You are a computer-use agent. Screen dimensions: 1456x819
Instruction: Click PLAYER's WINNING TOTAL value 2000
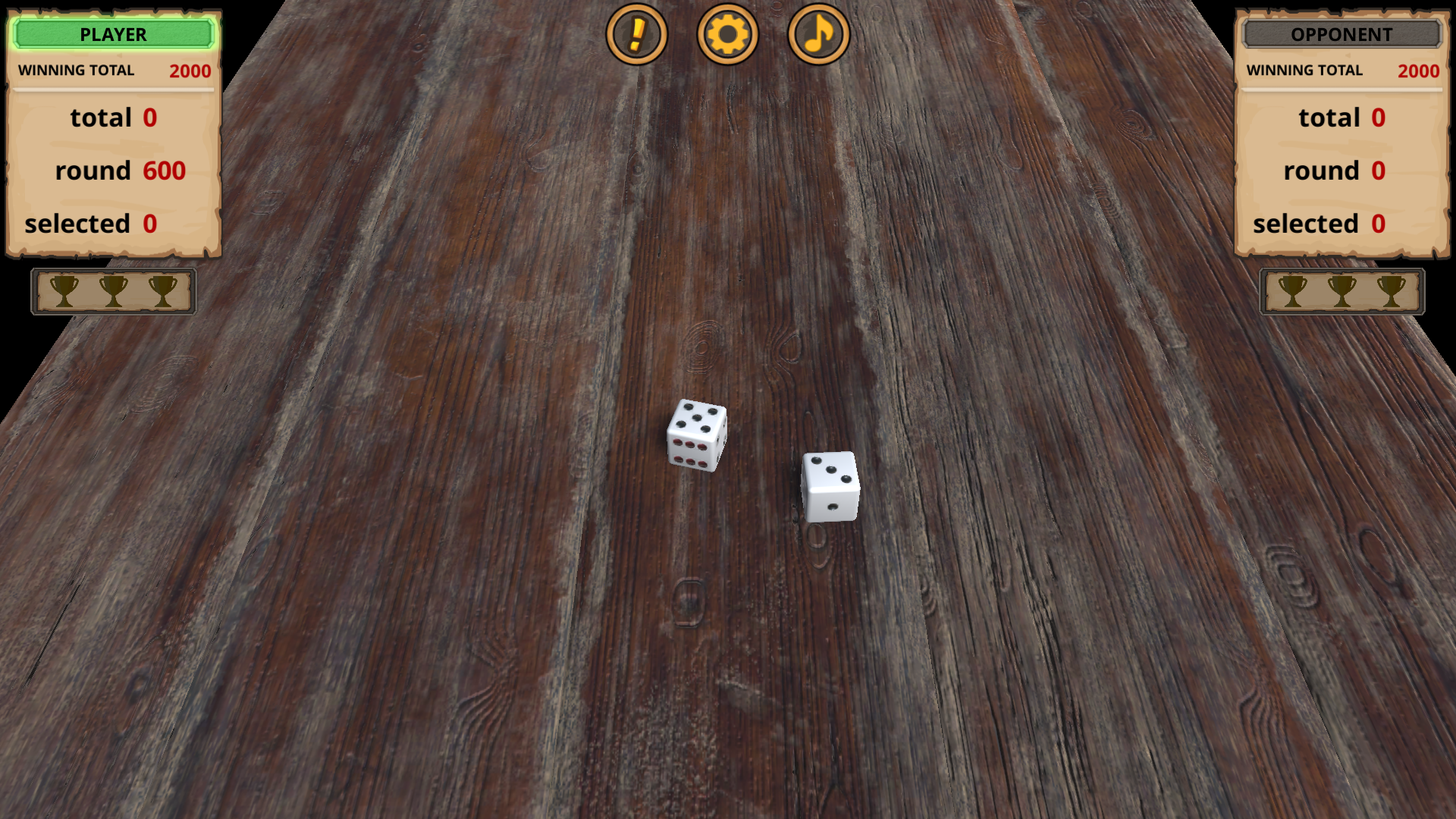point(190,71)
